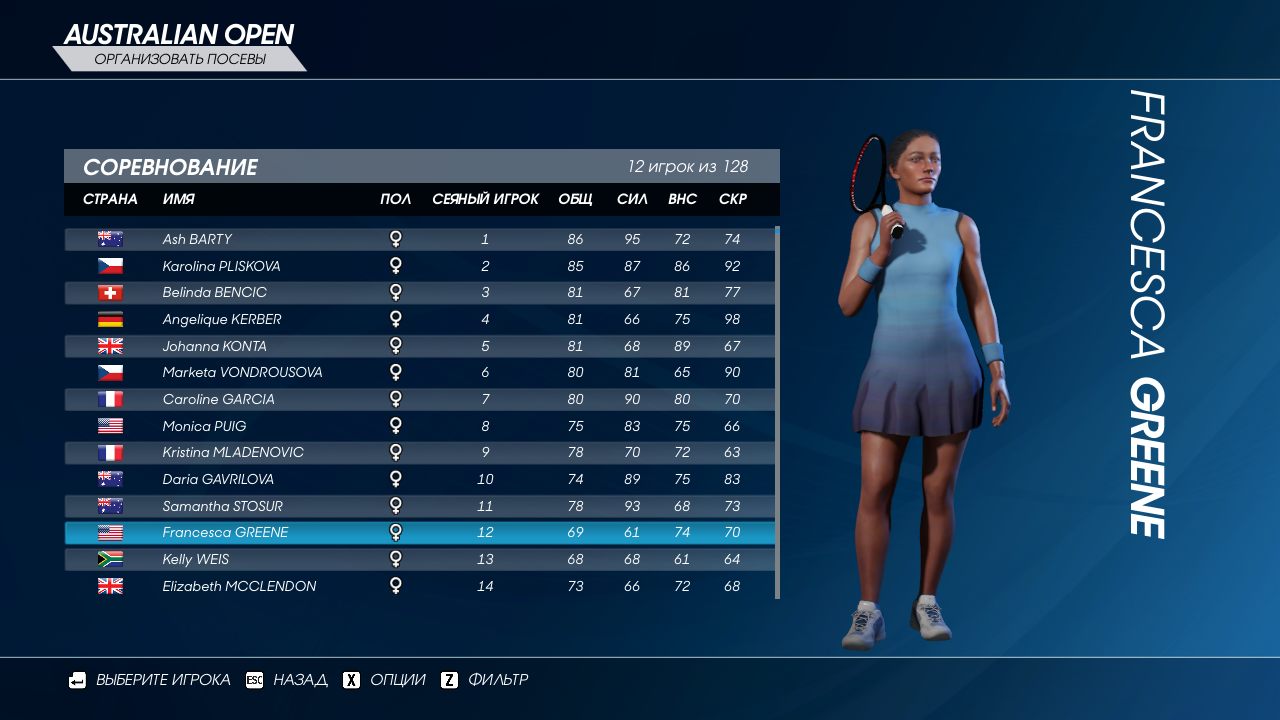Click the gender icon on Johanna KONTA's row
This screenshot has width=1280, height=720.
(x=396, y=345)
